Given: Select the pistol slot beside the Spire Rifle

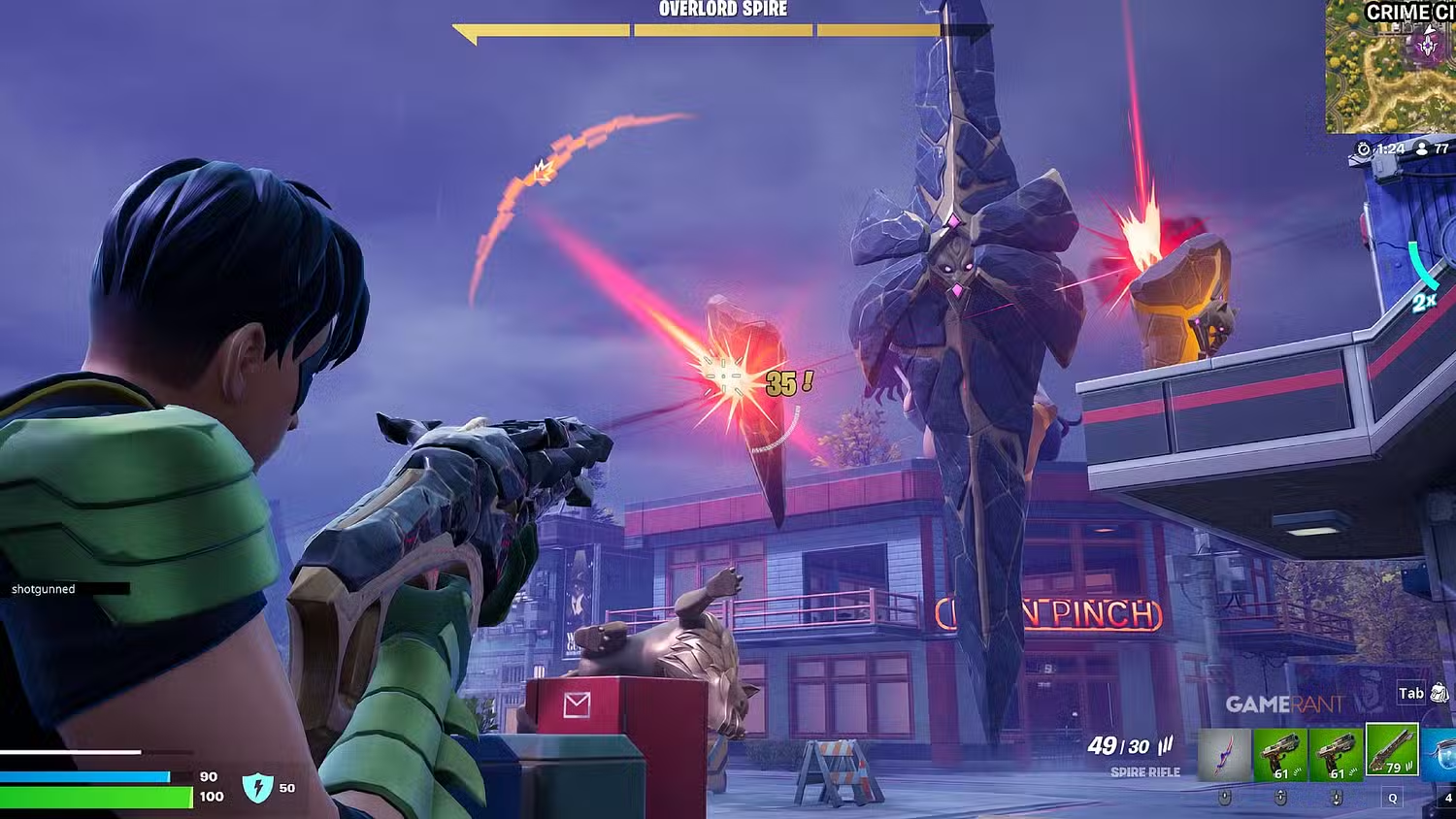Looking at the screenshot, I should point(1336,755).
